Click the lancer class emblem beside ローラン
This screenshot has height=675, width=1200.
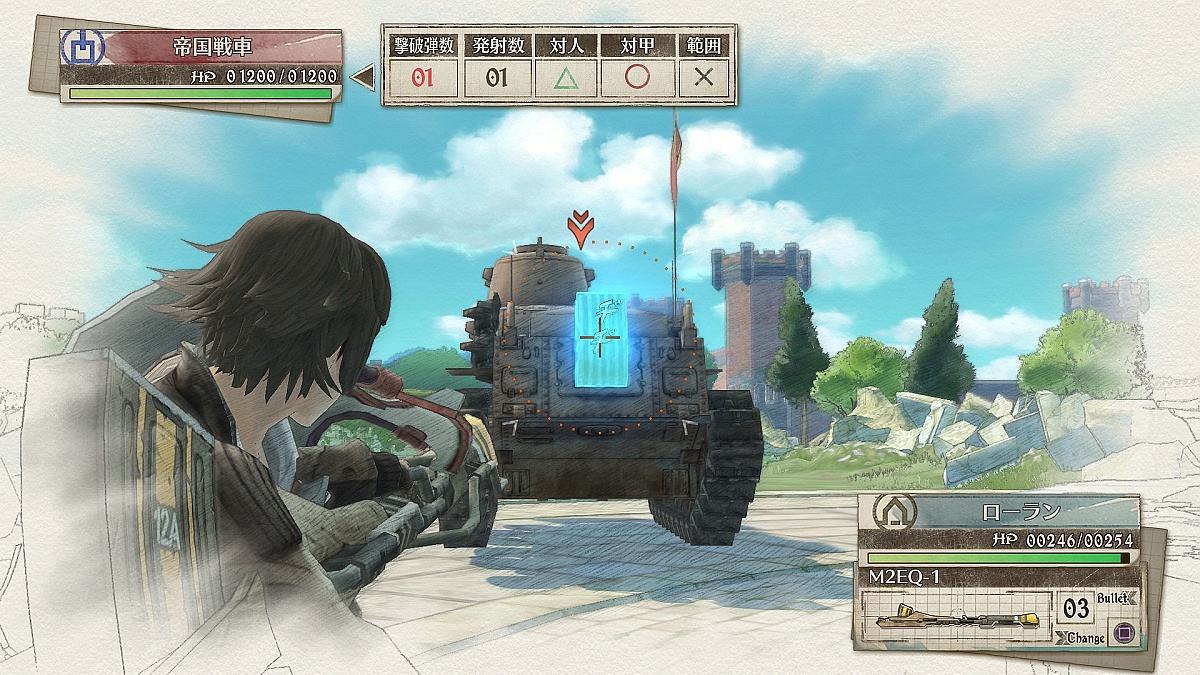pos(890,512)
